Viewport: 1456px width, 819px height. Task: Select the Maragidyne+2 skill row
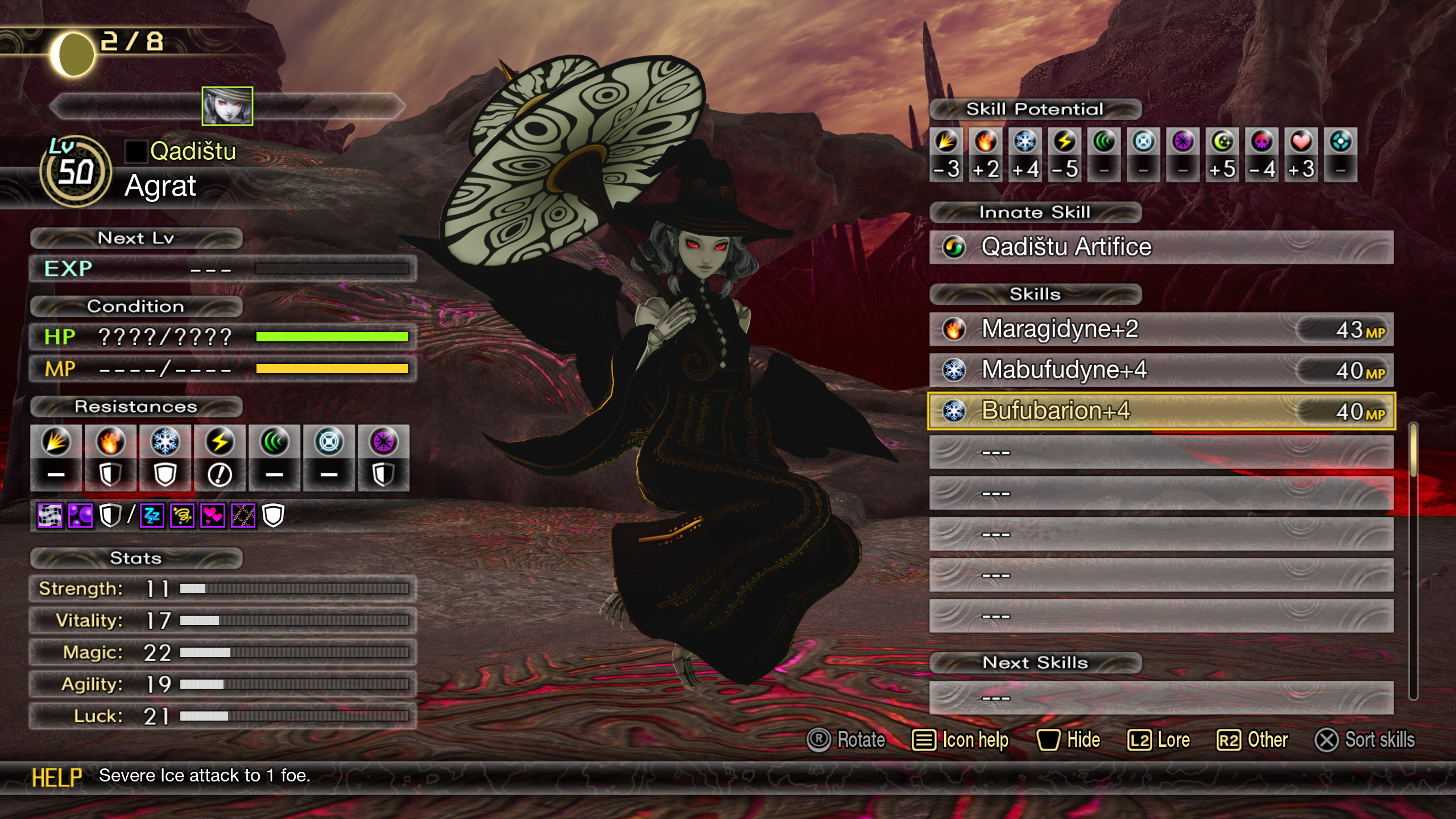[1160, 329]
